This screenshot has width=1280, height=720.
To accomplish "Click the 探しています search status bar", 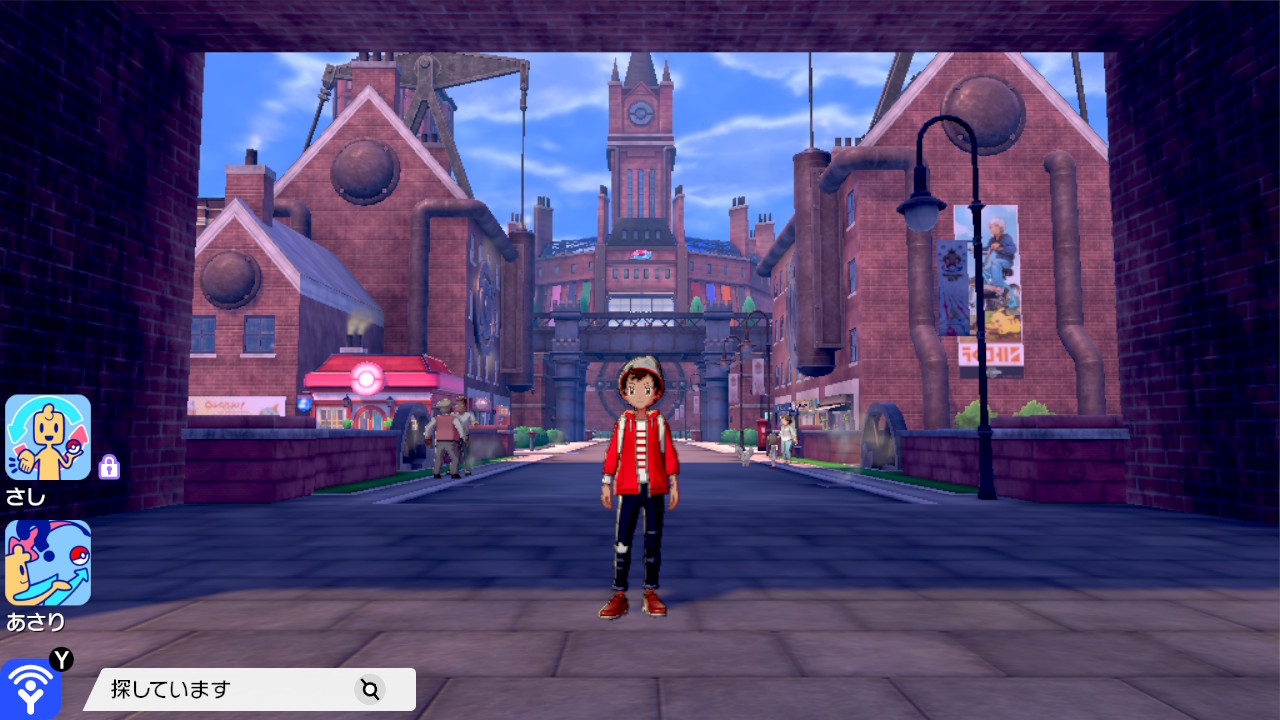I will tap(250, 689).
